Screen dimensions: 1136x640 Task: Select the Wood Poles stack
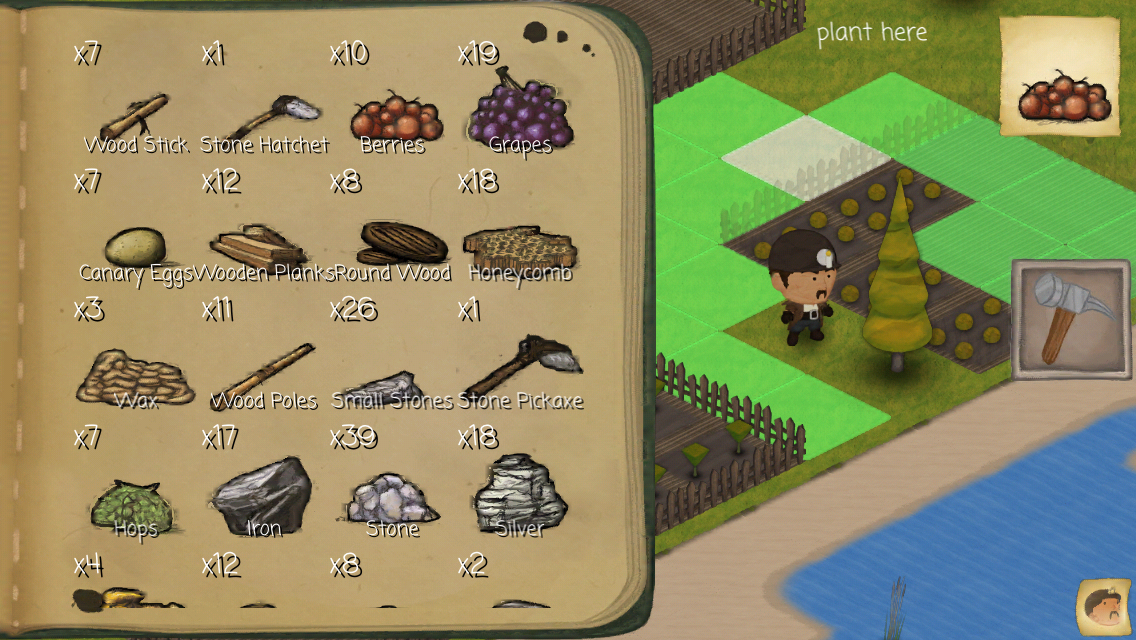(x=263, y=375)
